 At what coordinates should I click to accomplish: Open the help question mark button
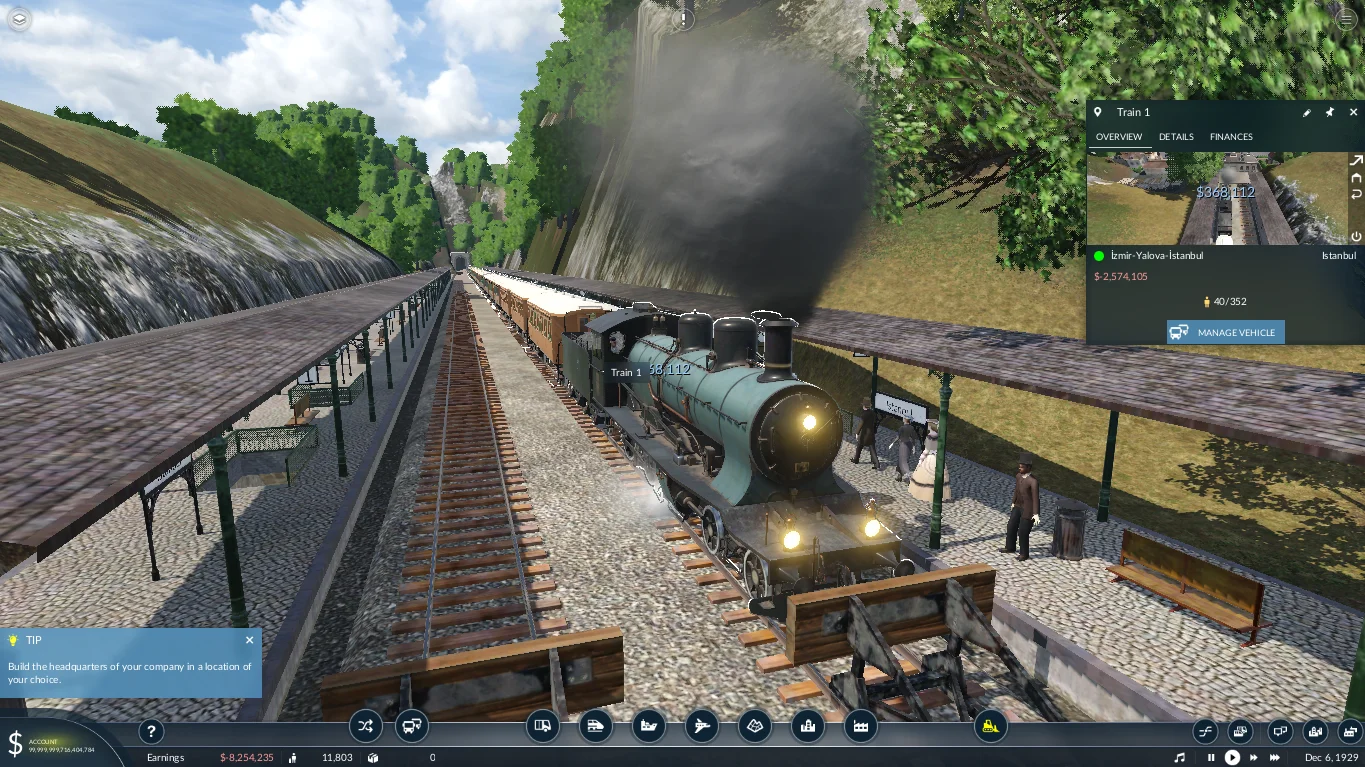point(150,730)
